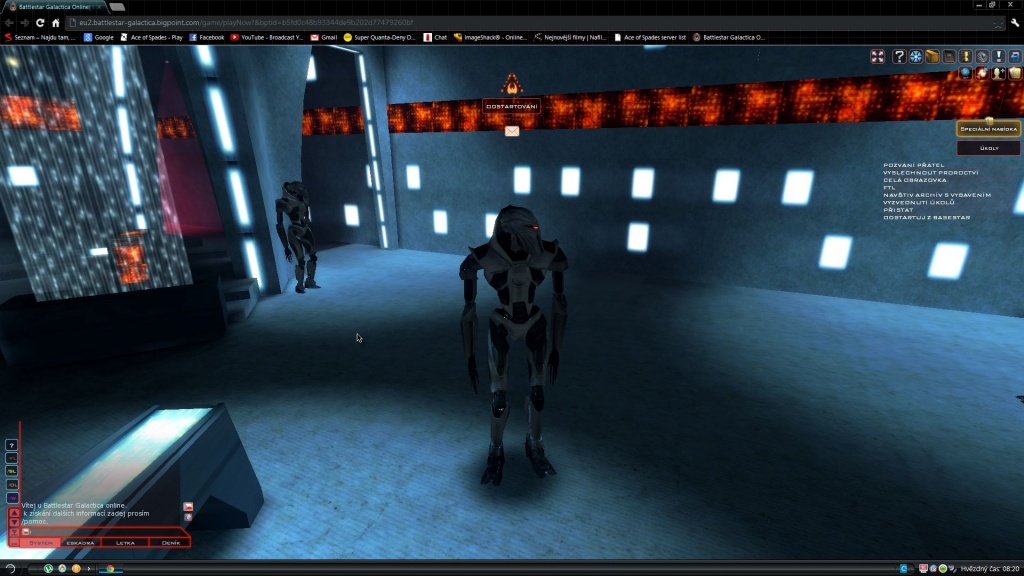Click the chat message input field

click(100, 531)
